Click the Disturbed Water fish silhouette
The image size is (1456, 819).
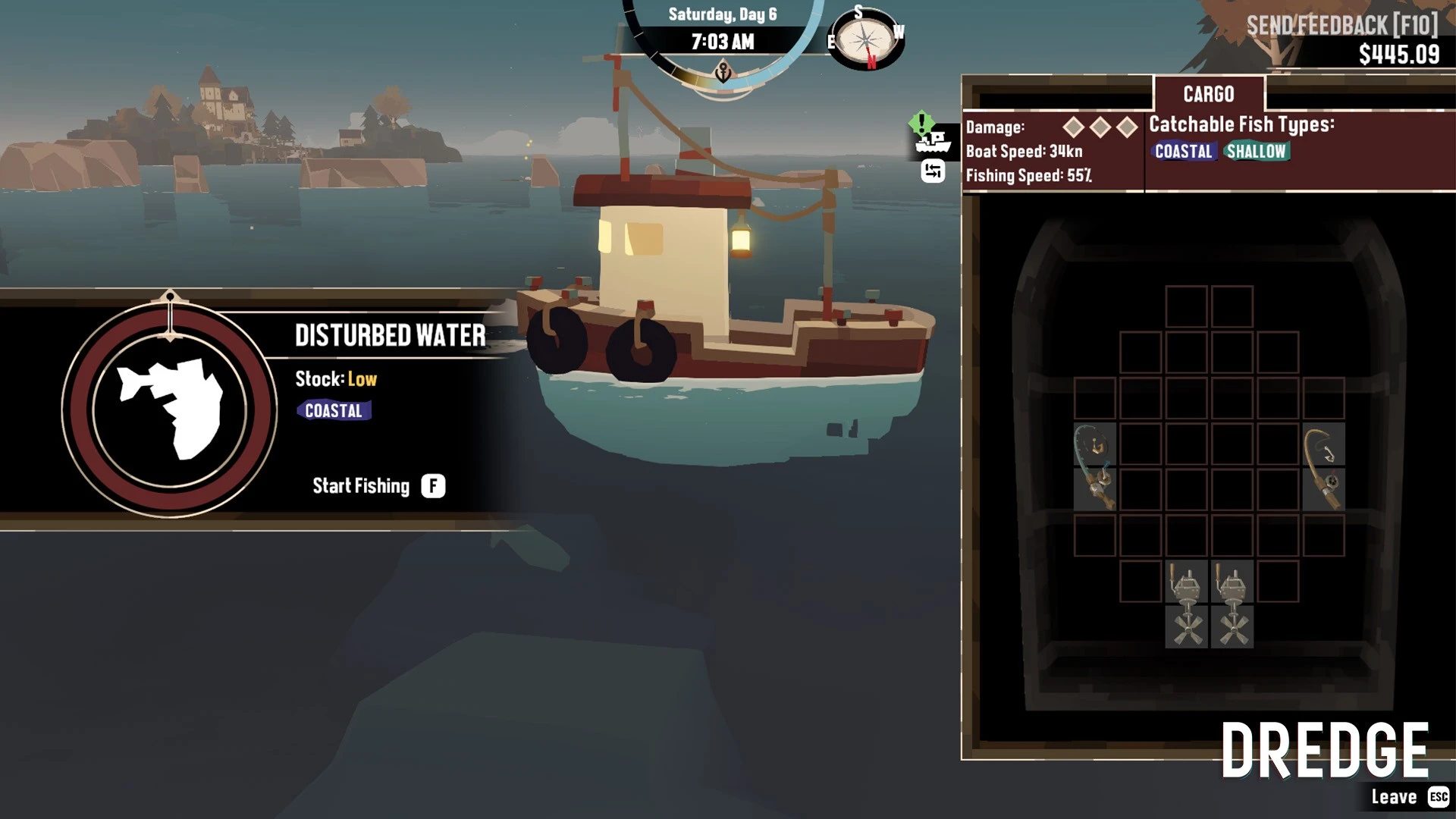tap(170, 409)
